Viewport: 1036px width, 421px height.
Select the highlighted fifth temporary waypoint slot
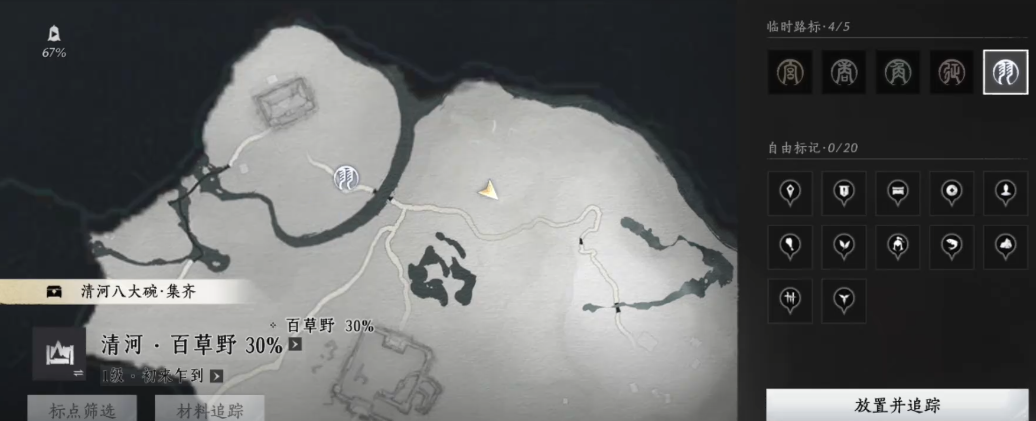tap(1005, 72)
